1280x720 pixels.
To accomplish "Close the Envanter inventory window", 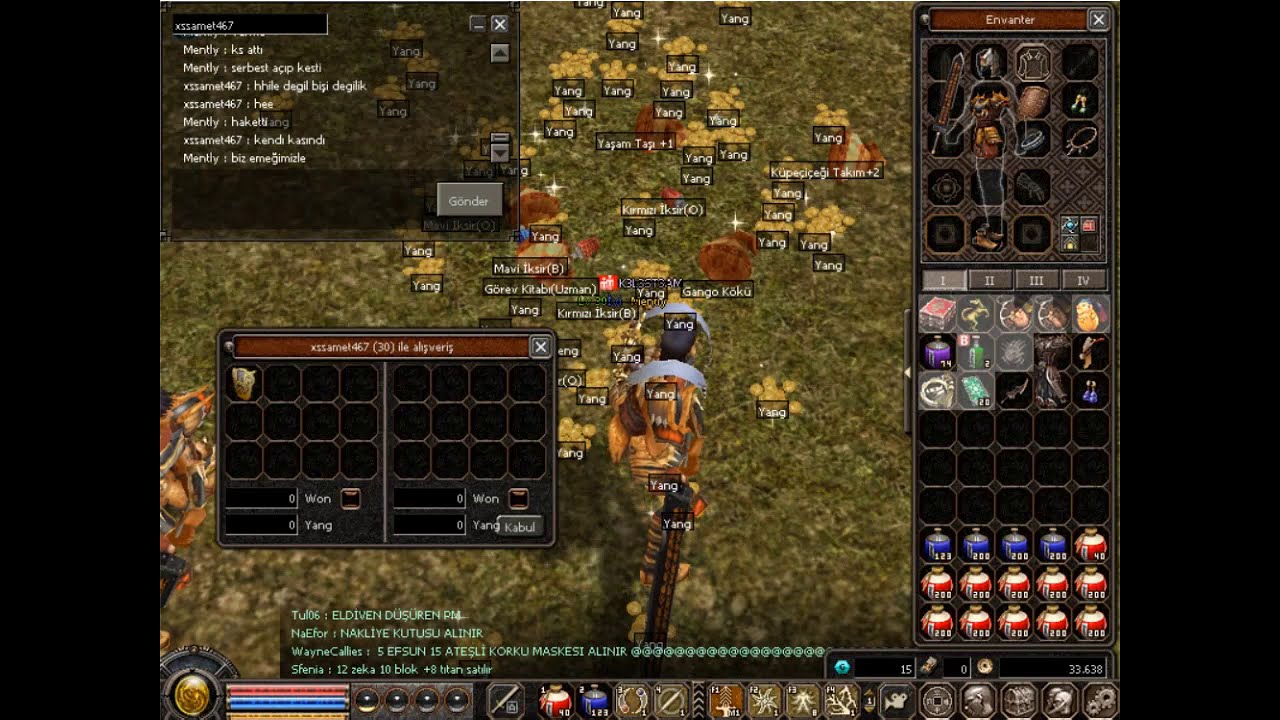I will [1098, 20].
